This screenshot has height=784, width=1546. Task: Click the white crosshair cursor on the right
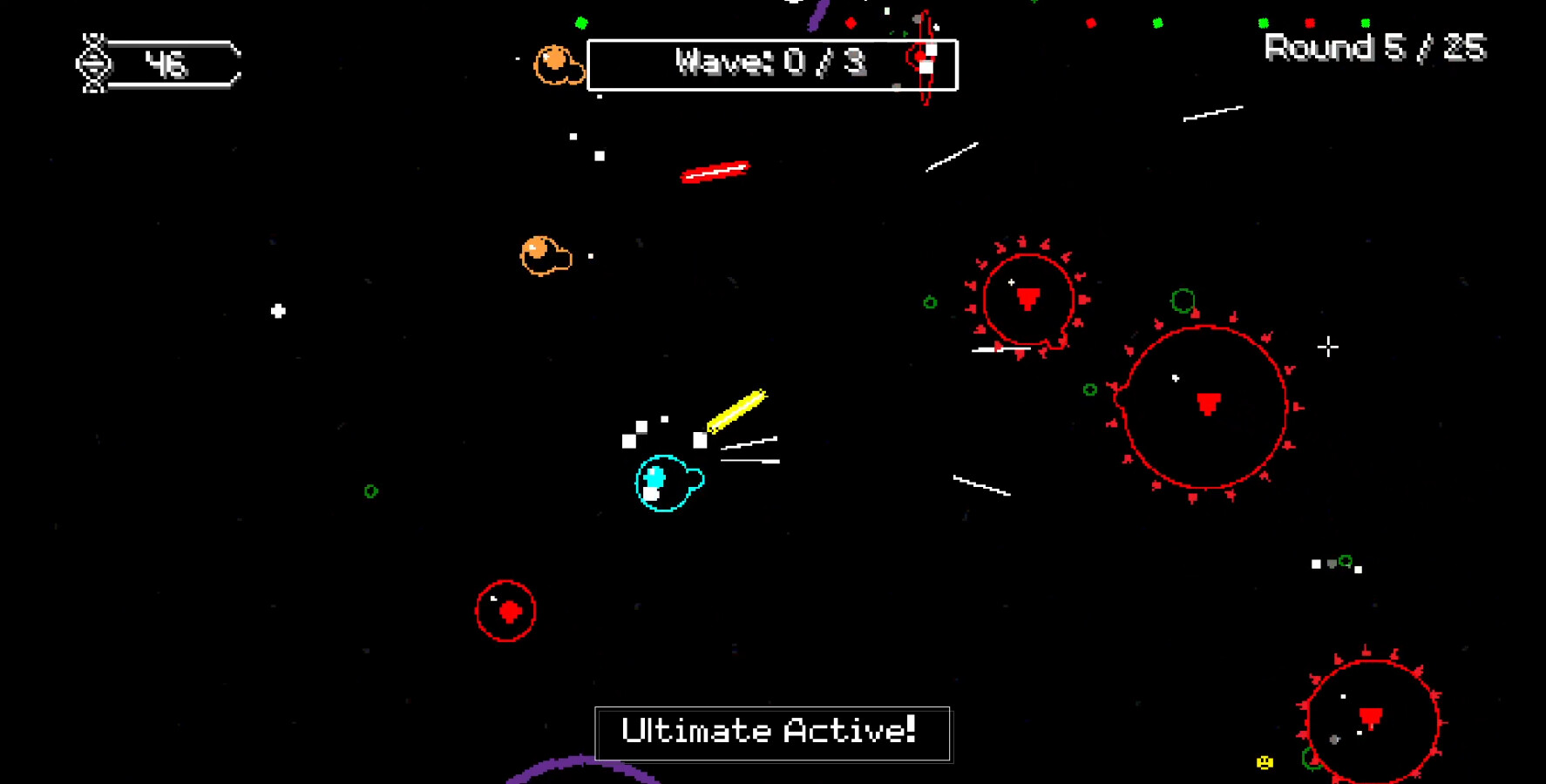(x=1329, y=348)
